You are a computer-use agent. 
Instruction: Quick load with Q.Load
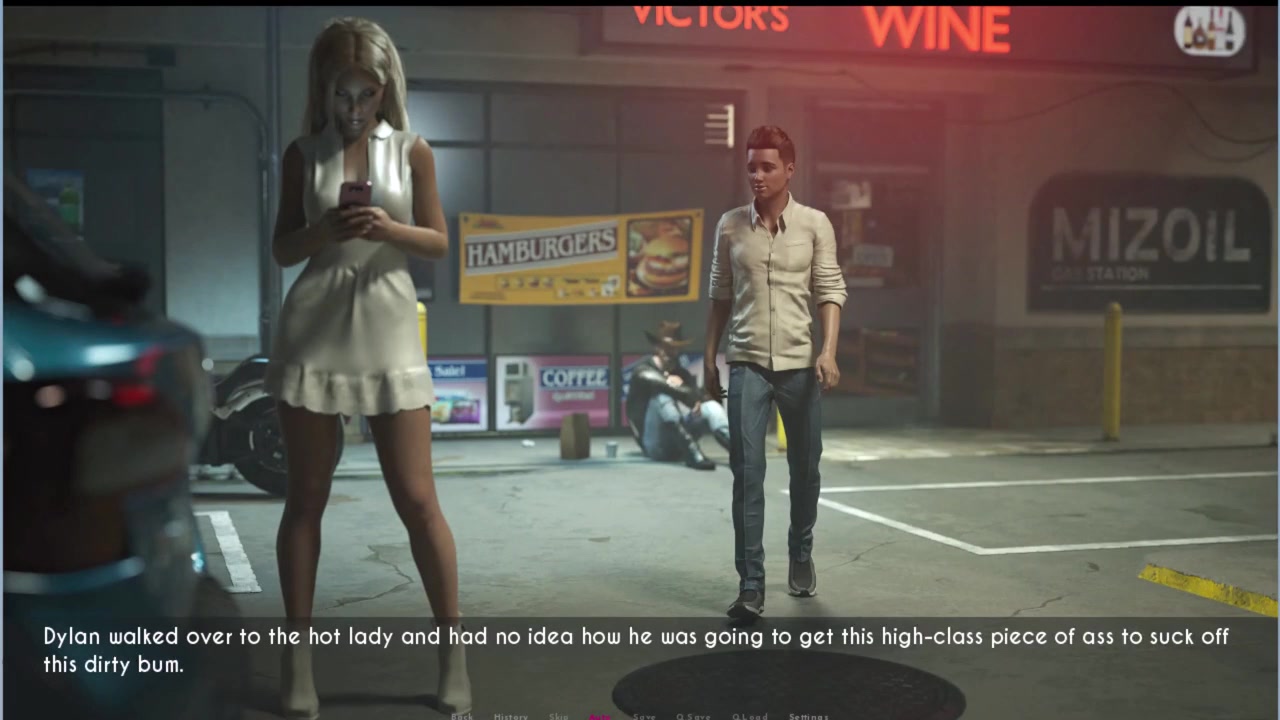pos(749,716)
